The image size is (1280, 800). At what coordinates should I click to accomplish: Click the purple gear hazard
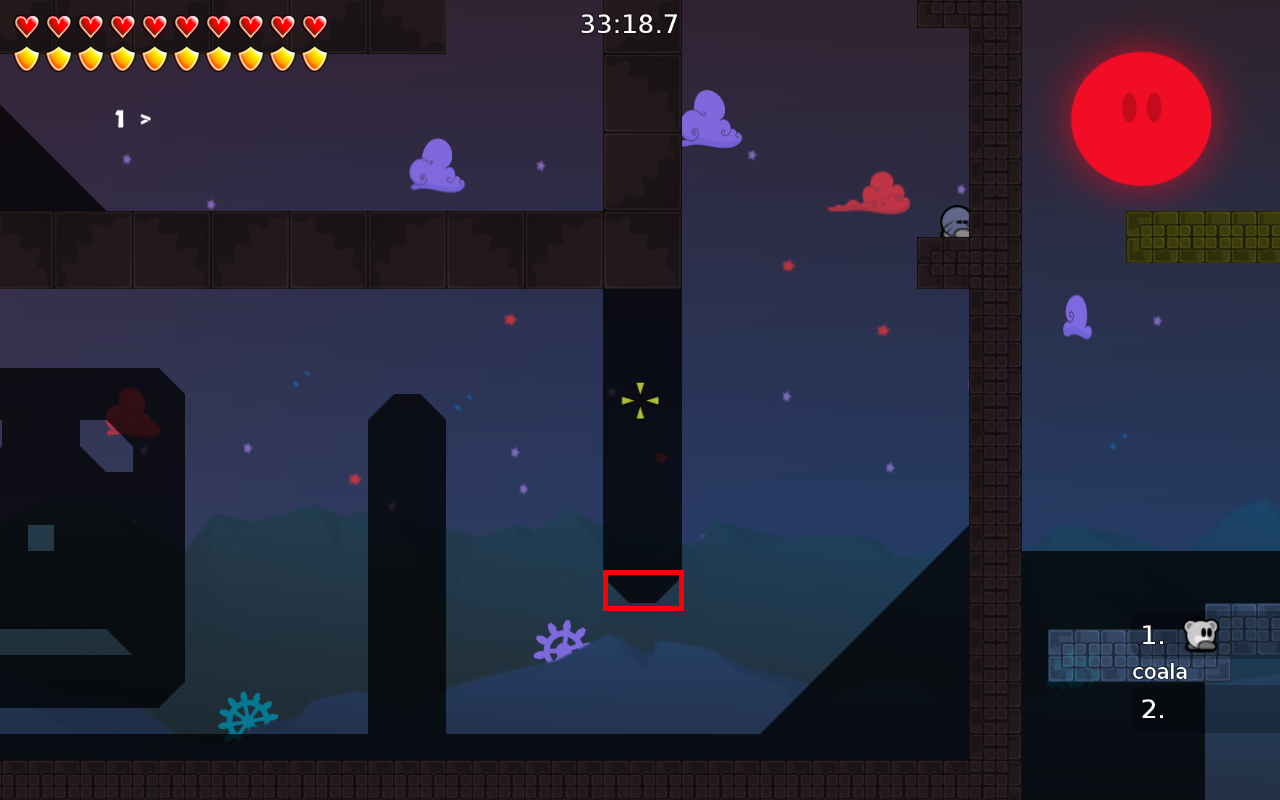coord(560,640)
